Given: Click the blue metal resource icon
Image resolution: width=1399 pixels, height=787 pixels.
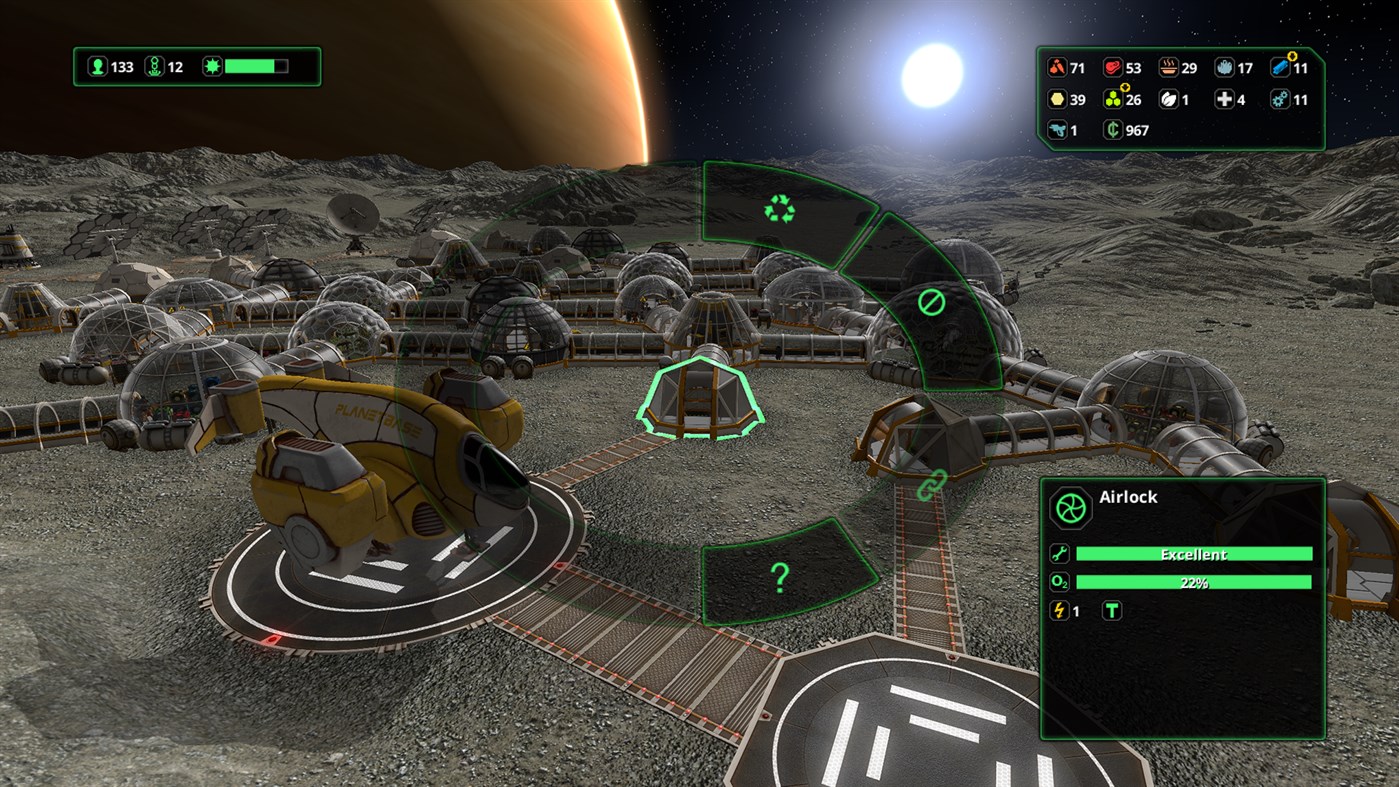Looking at the screenshot, I should (1281, 68).
